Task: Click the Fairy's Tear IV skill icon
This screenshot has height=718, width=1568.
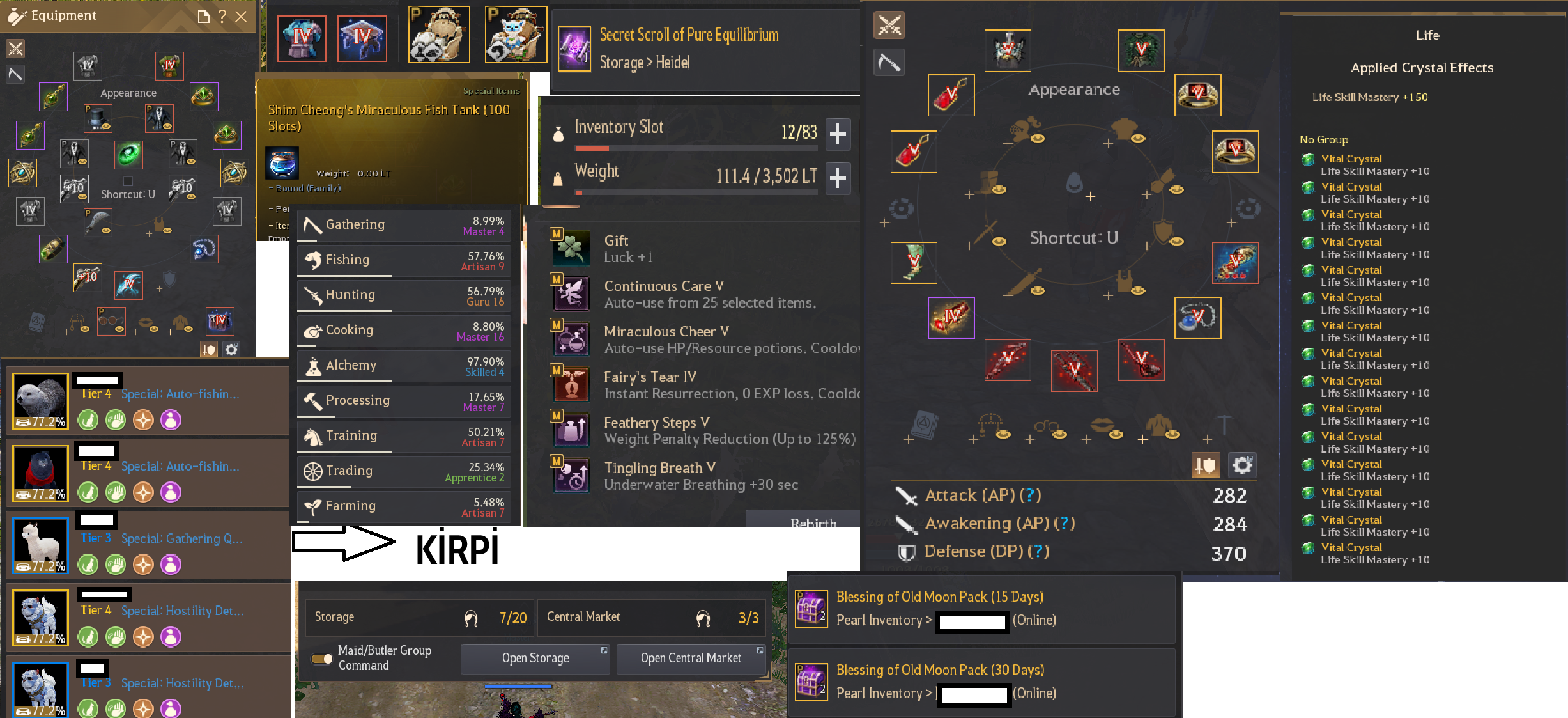Action: pos(571,384)
